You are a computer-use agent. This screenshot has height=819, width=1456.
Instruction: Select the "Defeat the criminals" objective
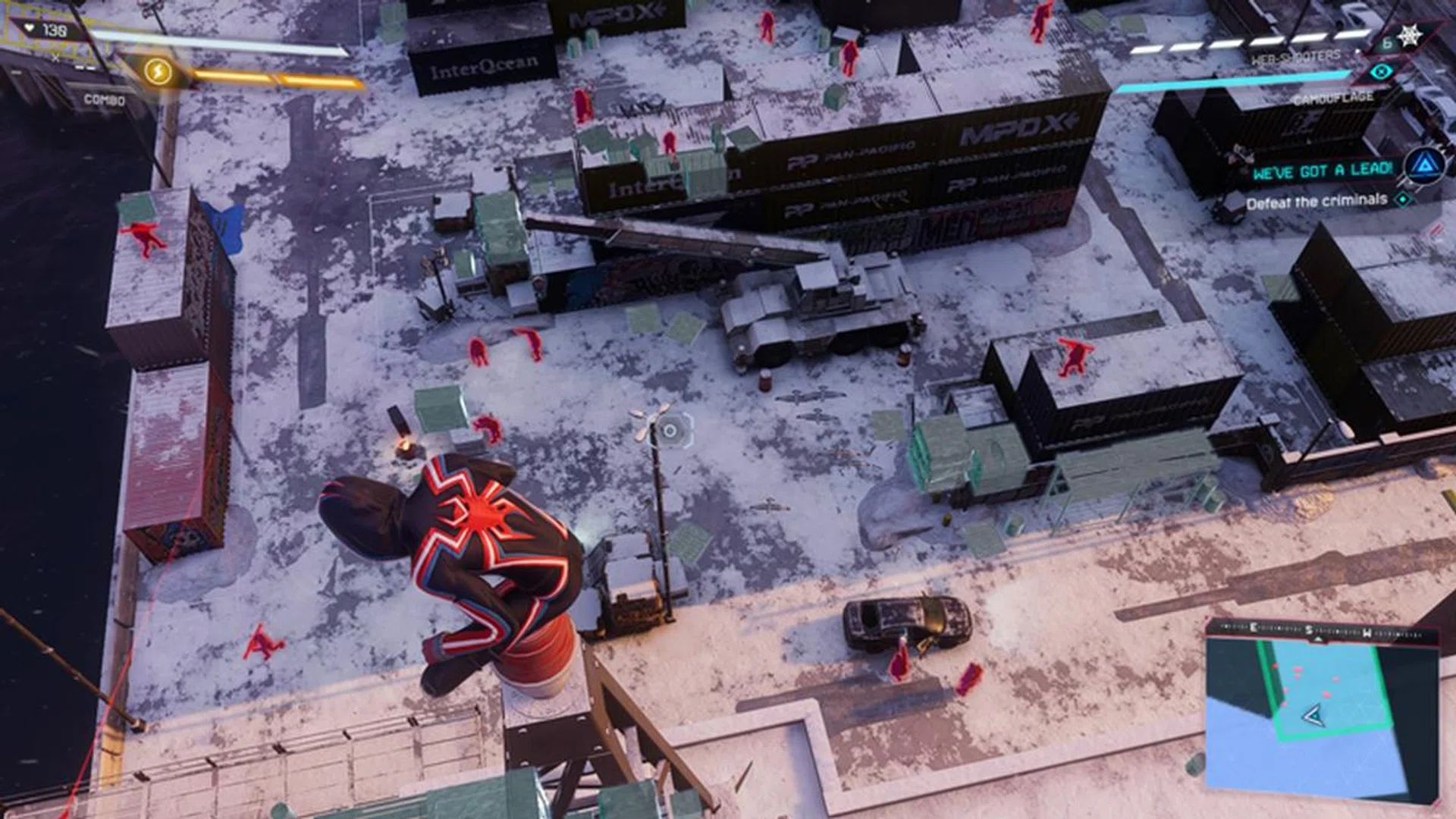(x=1316, y=202)
